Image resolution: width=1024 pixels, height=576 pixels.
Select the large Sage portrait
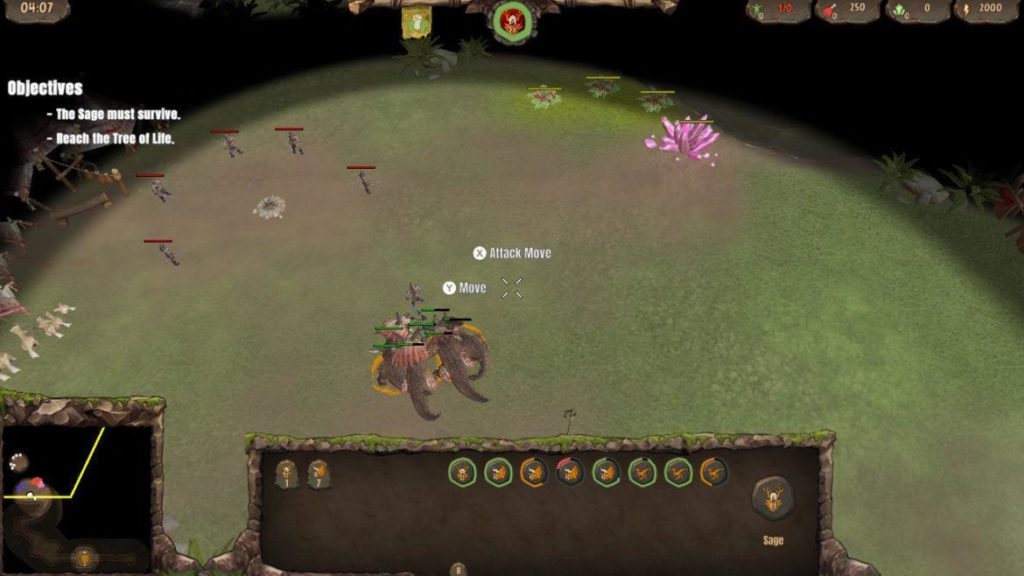click(773, 498)
